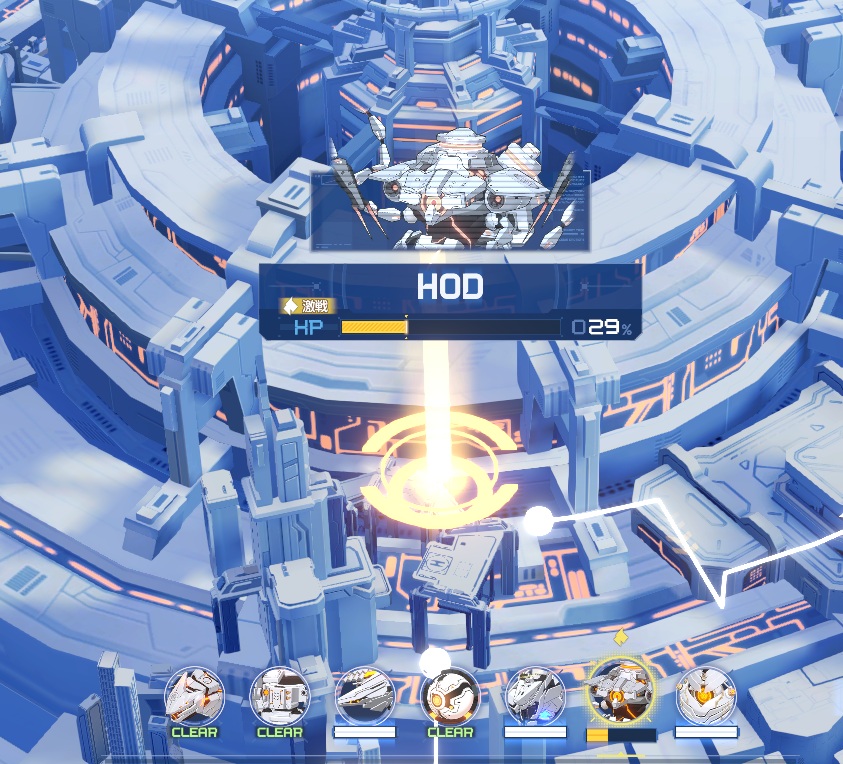Choose the dragon-head boss portrait marked CLEAR
843x764 pixels.
pyautogui.click(x=194, y=696)
